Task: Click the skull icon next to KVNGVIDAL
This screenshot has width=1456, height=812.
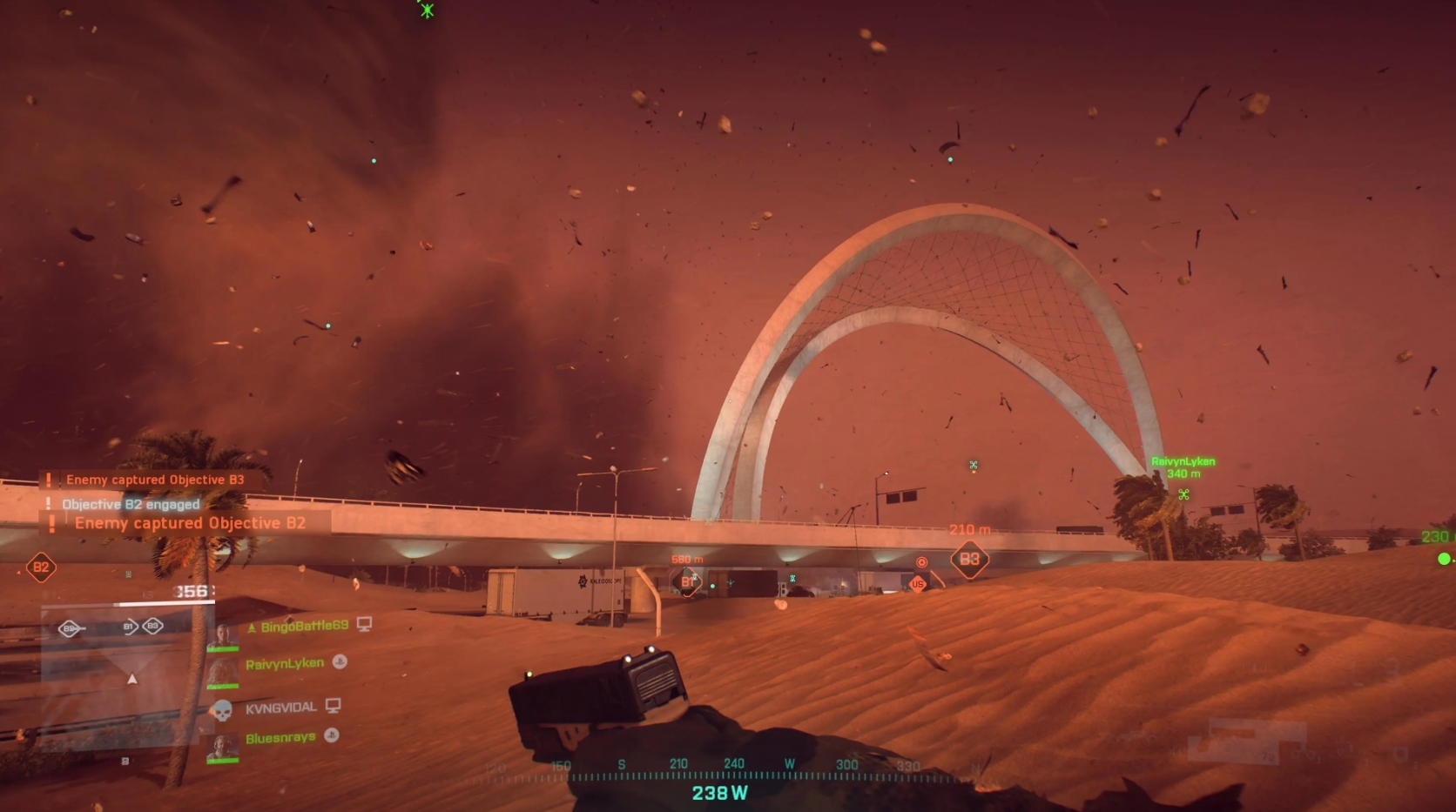Action: tap(223, 709)
